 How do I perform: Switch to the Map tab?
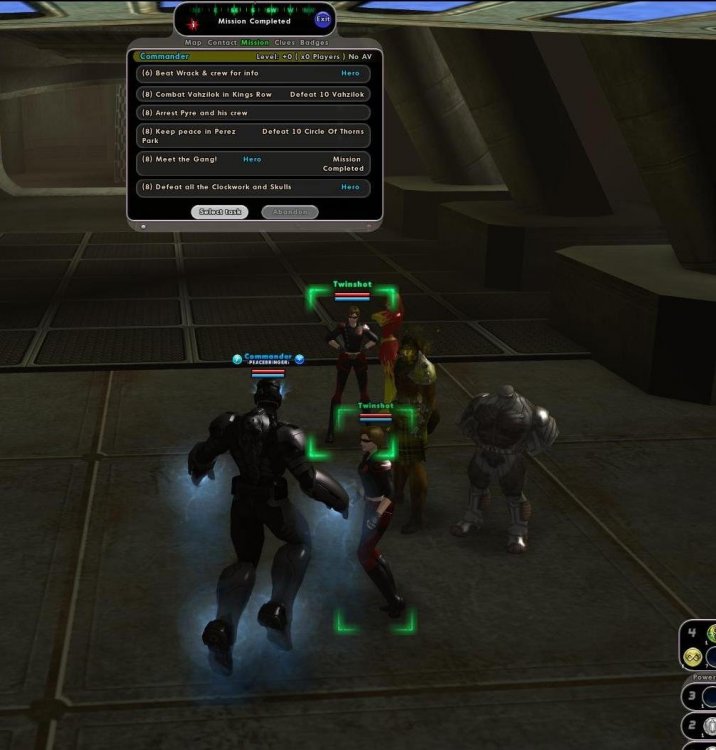tap(193, 43)
